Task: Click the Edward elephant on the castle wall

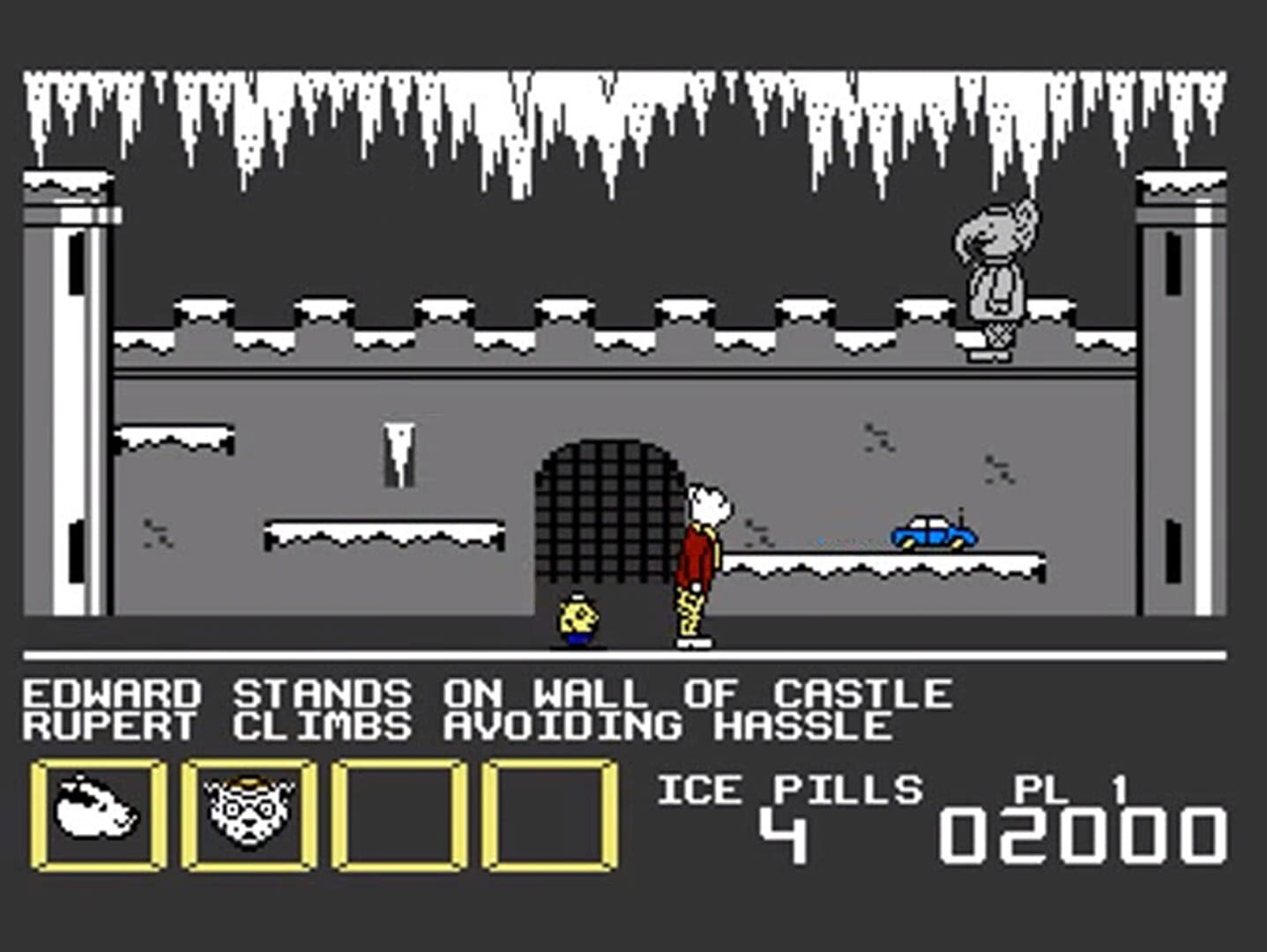Action: click(x=995, y=273)
